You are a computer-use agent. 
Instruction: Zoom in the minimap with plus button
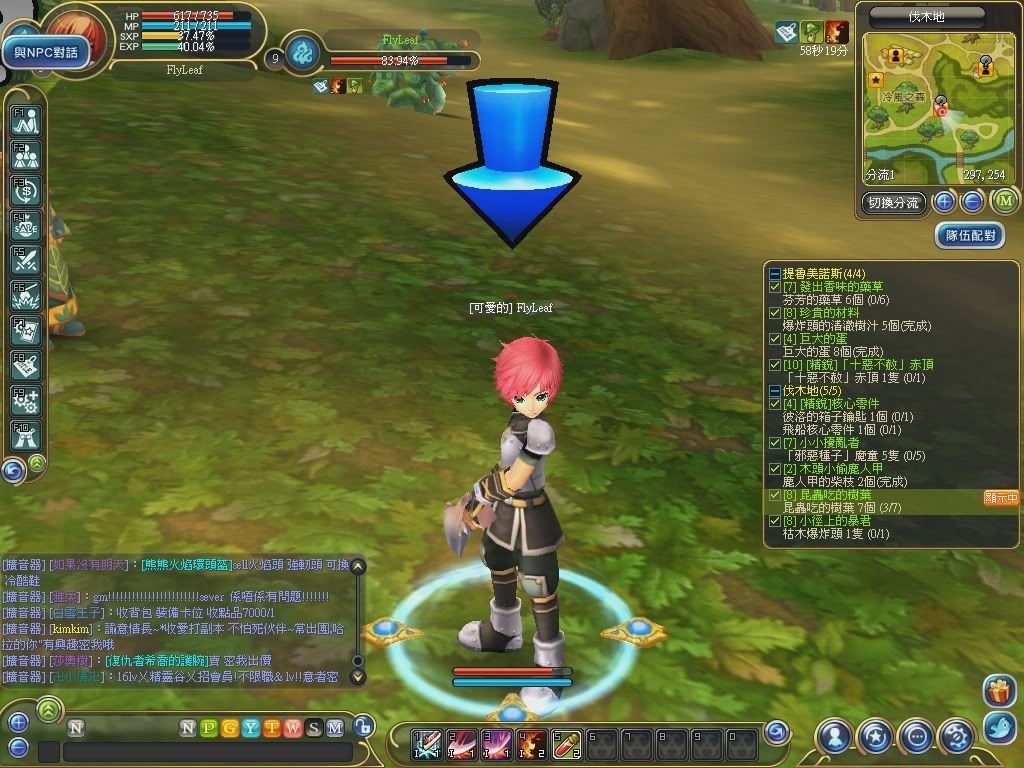(x=944, y=202)
